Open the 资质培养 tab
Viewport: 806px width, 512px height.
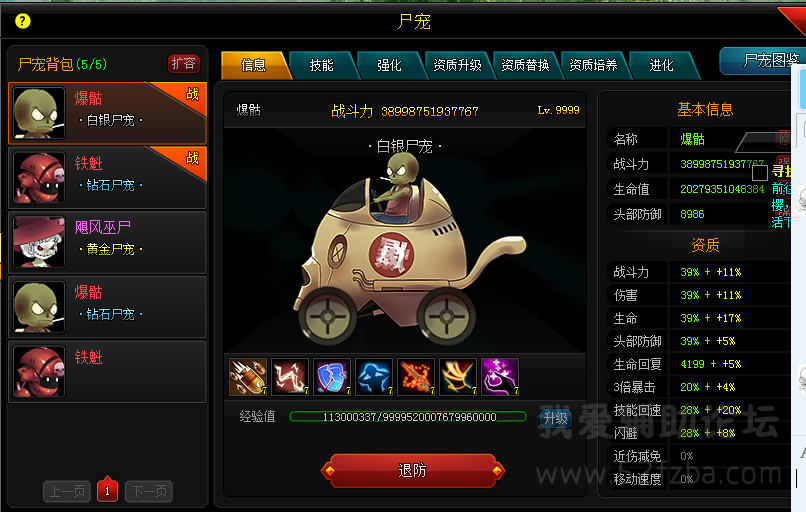pos(593,65)
